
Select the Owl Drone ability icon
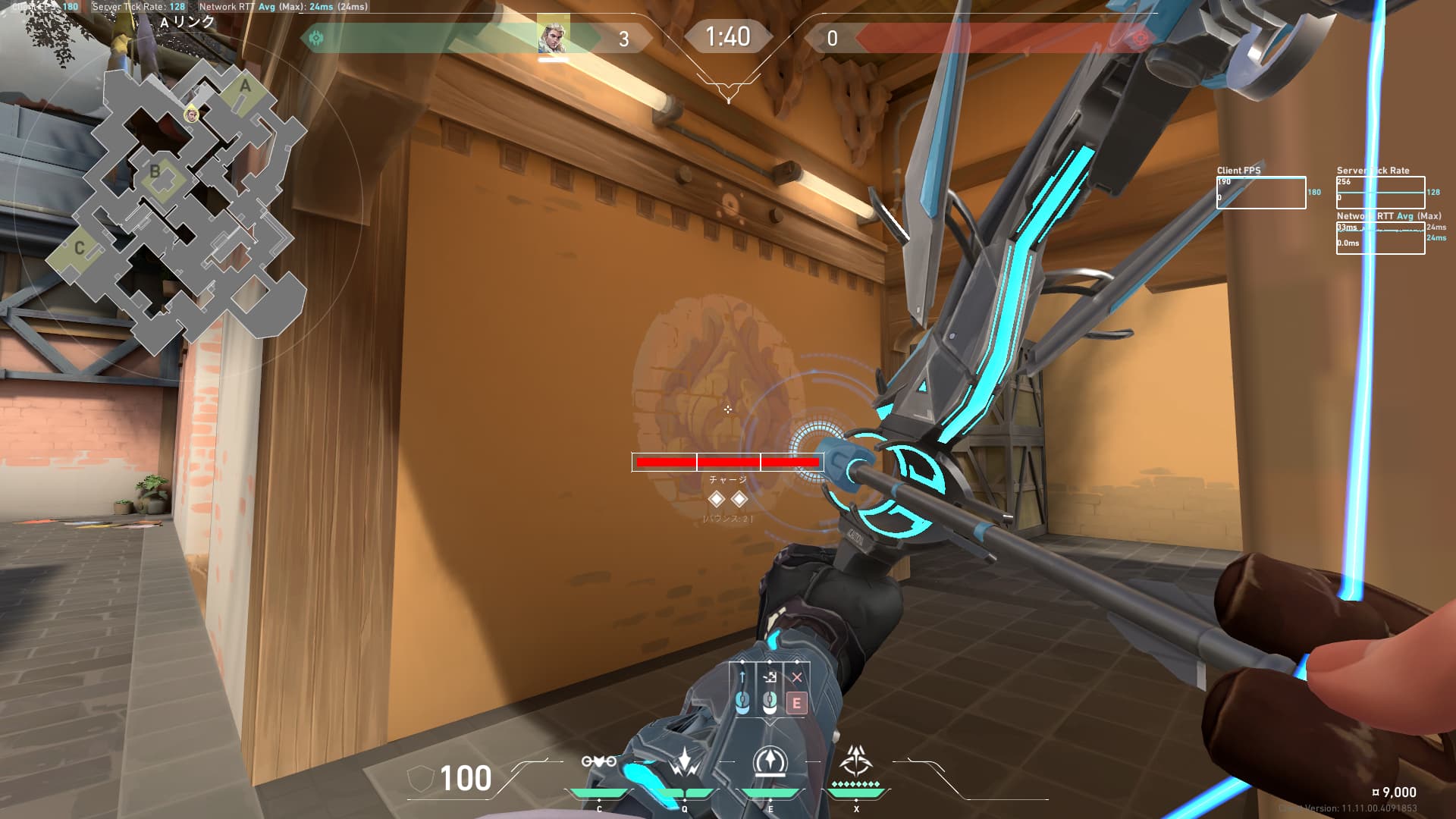pyautogui.click(x=598, y=762)
